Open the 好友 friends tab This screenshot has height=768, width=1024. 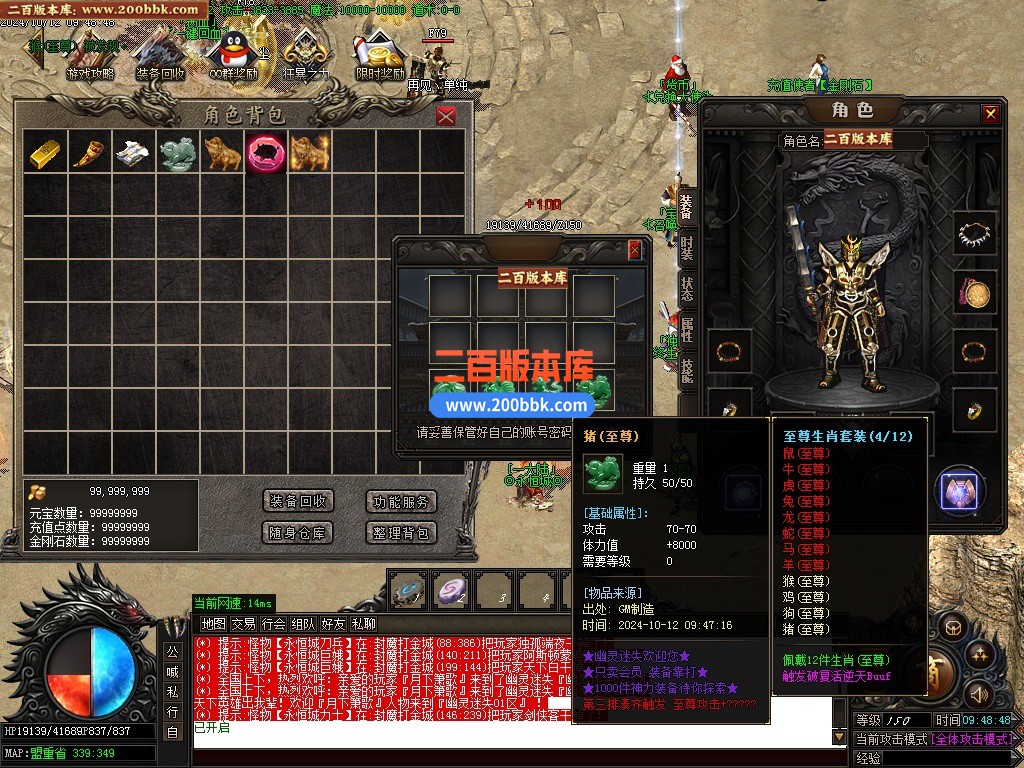click(333, 623)
